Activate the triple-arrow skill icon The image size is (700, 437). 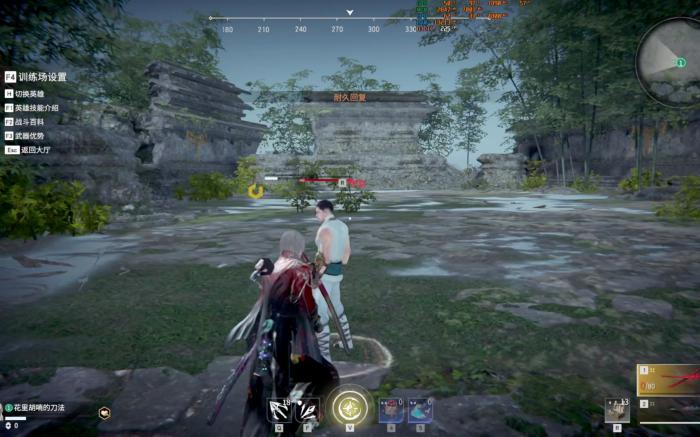[280, 410]
